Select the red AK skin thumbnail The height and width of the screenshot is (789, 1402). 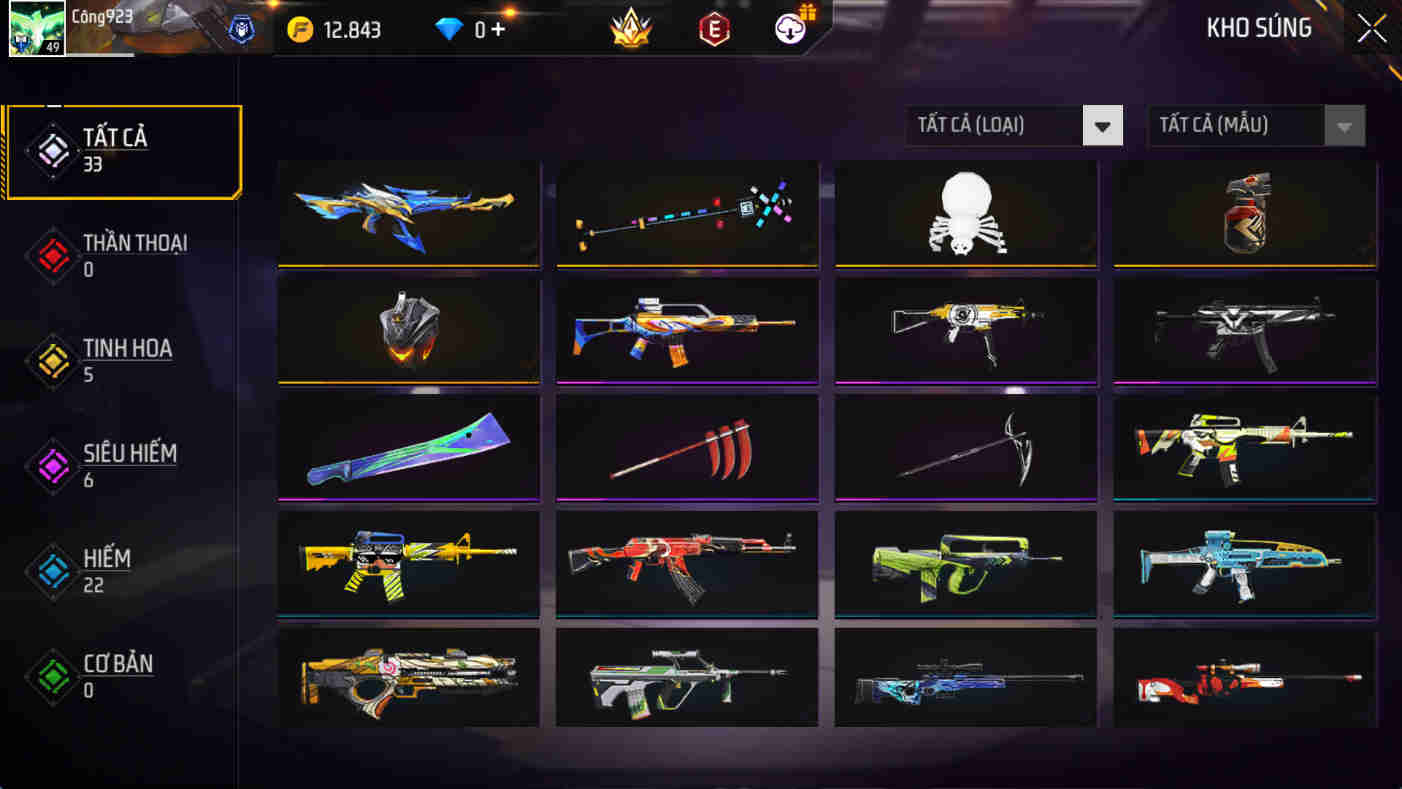(x=688, y=562)
